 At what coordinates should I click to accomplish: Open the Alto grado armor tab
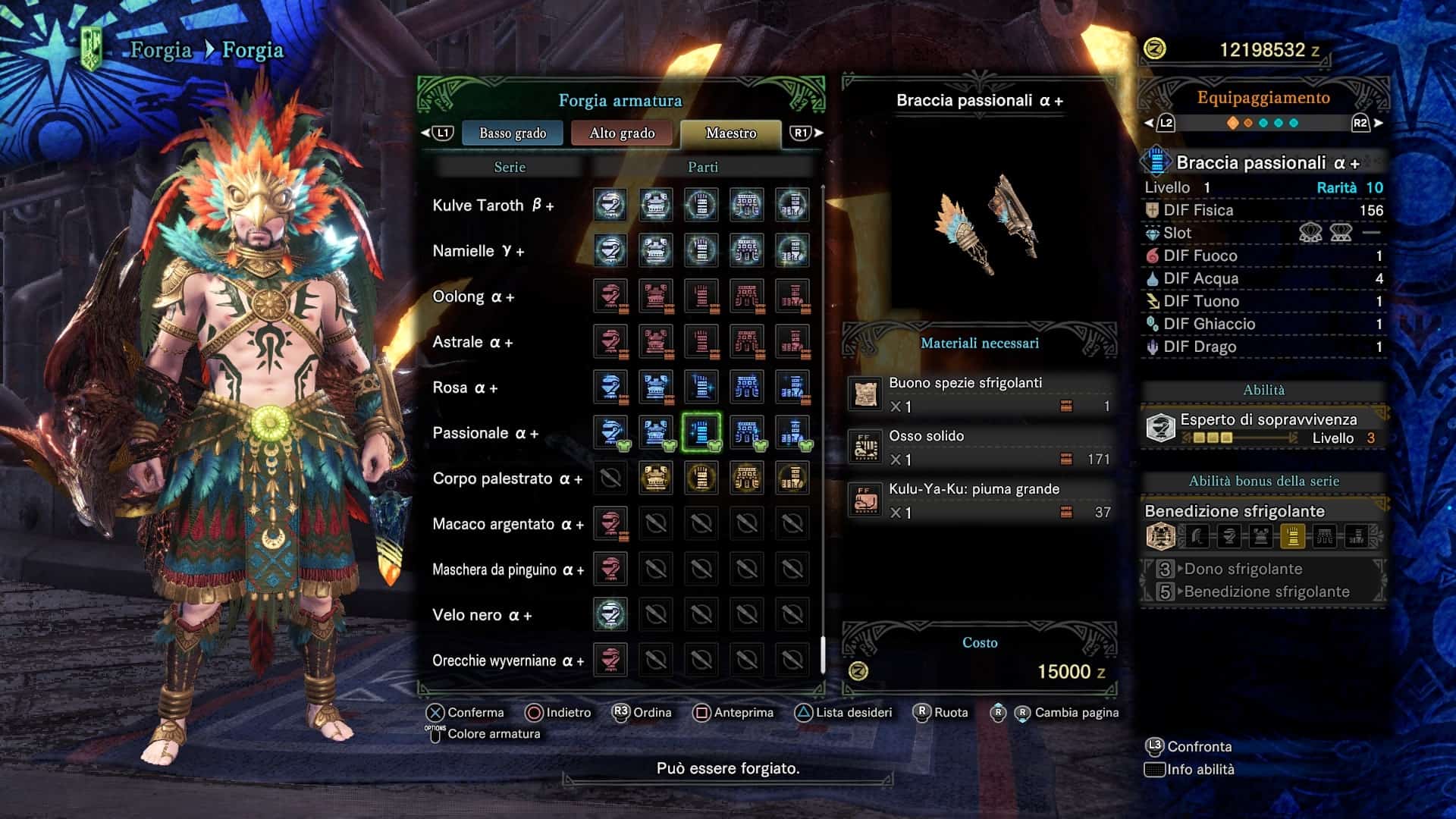click(x=622, y=133)
